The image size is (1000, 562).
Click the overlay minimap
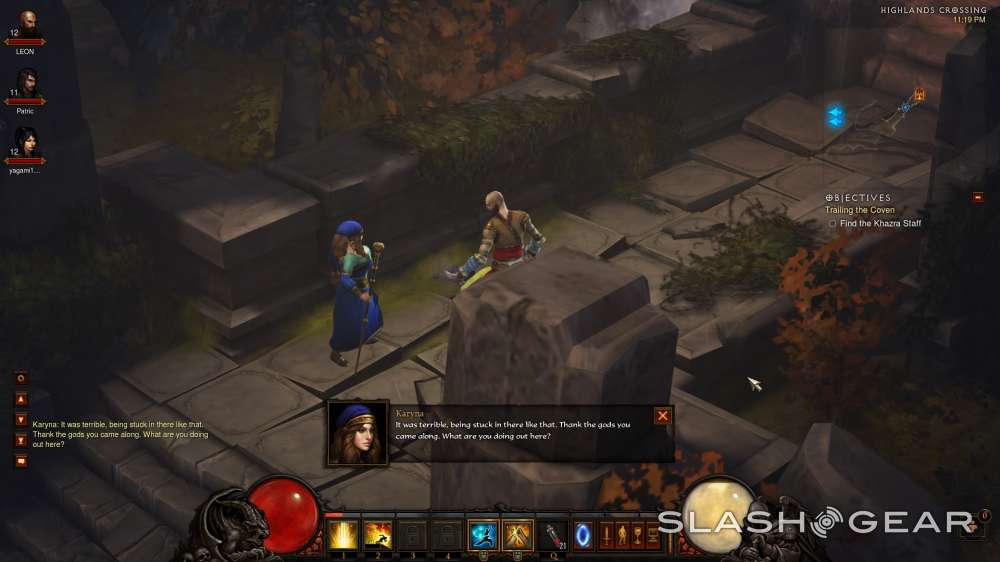click(880, 115)
